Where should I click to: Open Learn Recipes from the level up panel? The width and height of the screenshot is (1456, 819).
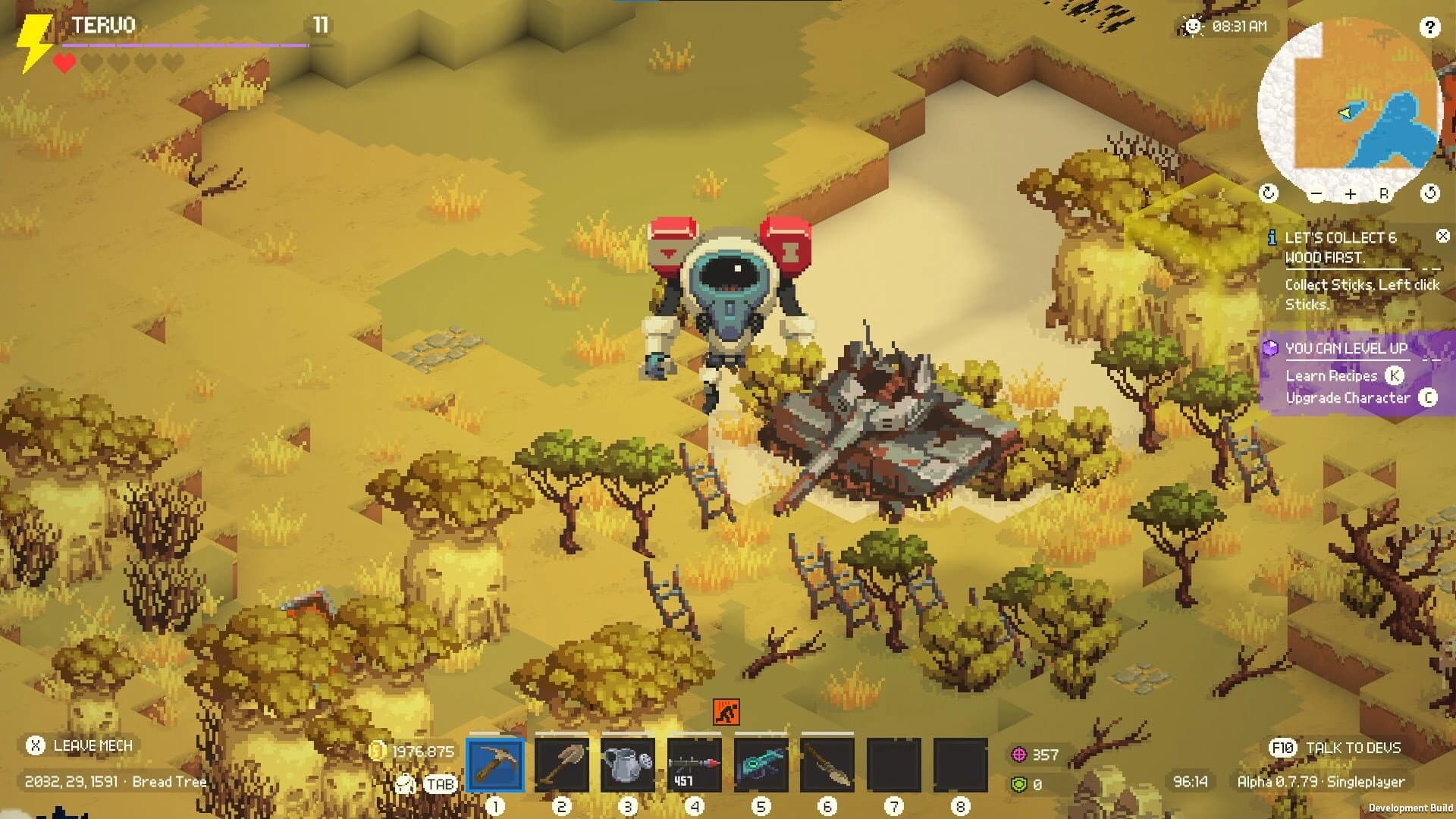[1332, 376]
